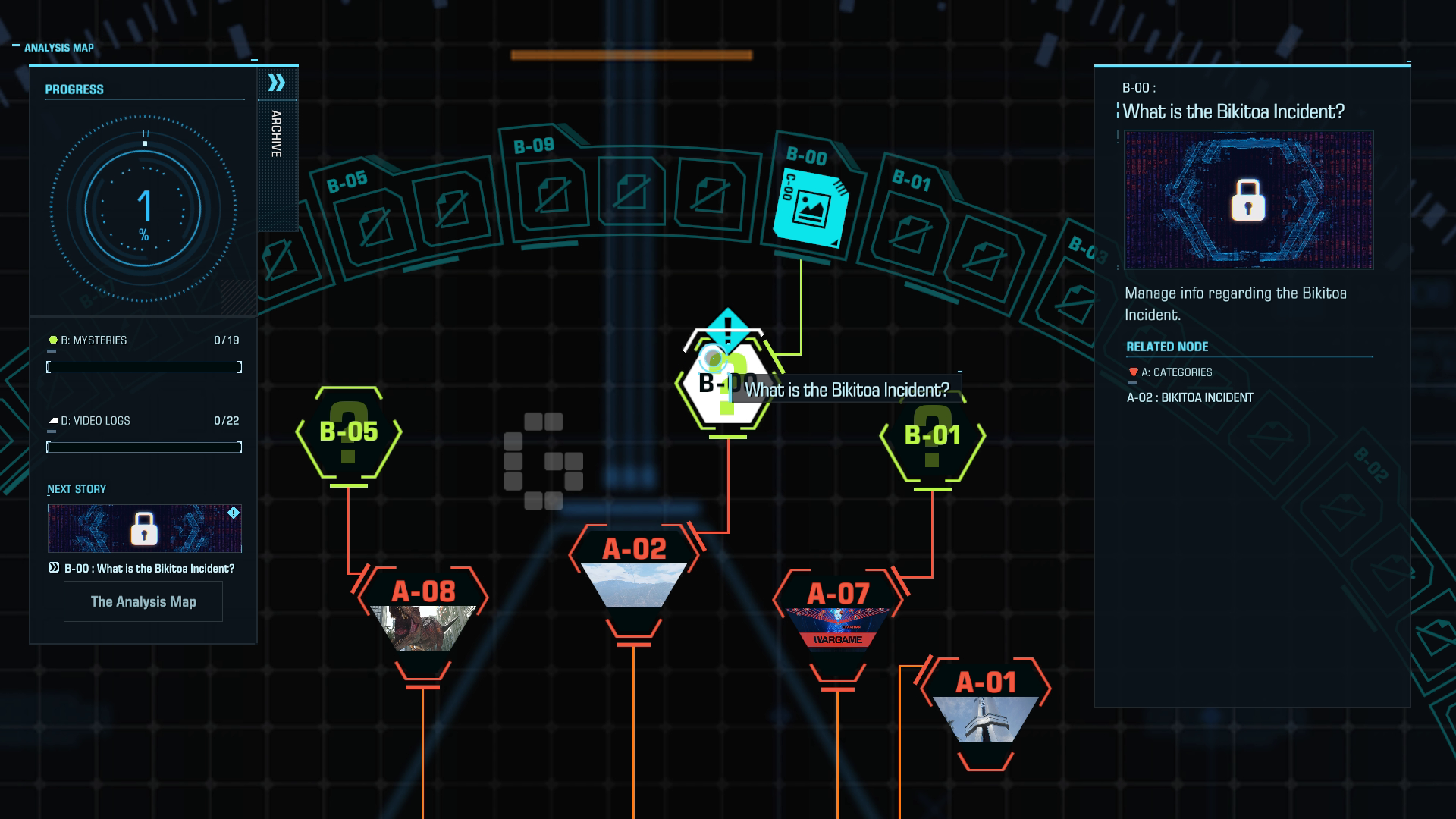Open the A-02: BIKITOA INCIDENT related node link

1191,397
